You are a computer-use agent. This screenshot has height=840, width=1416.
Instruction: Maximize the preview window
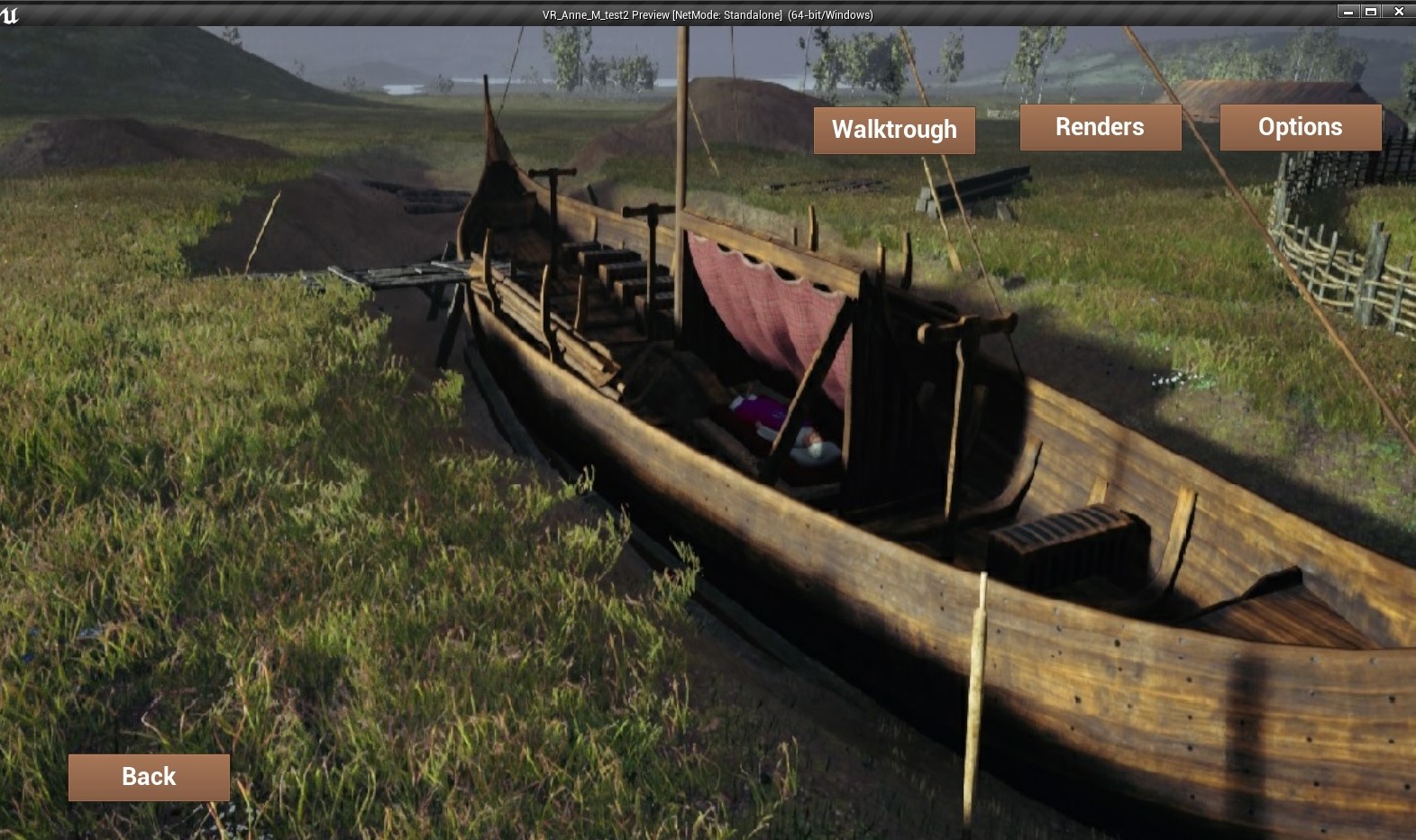[1372, 12]
